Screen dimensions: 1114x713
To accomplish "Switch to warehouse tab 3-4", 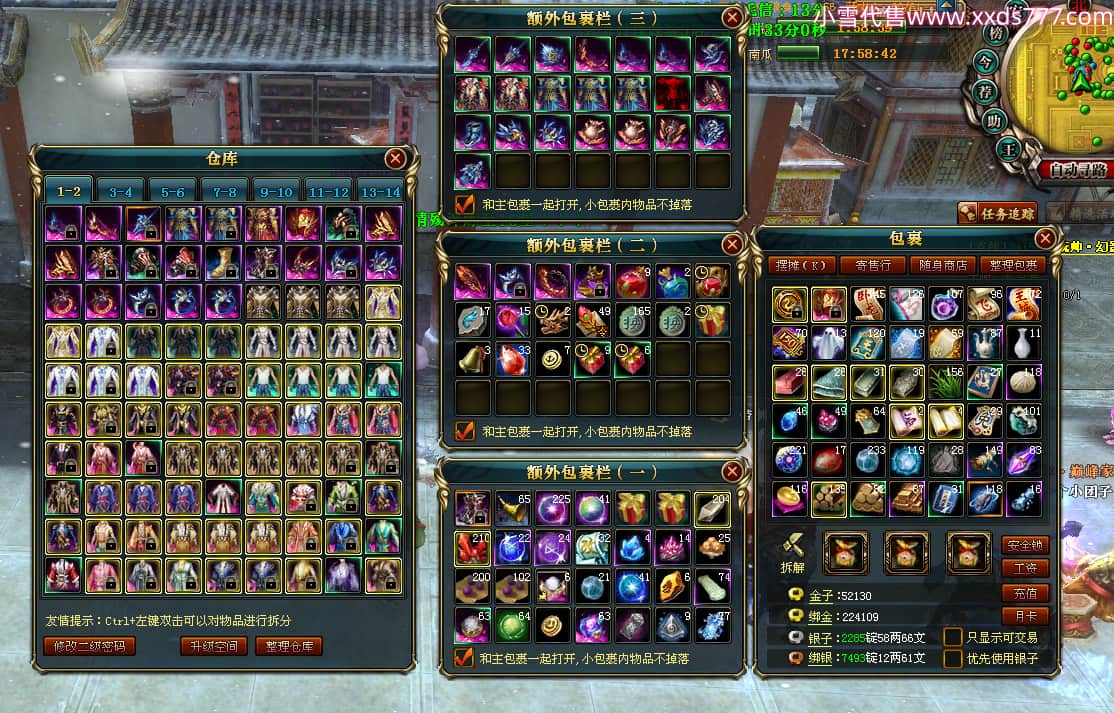I will tap(120, 191).
